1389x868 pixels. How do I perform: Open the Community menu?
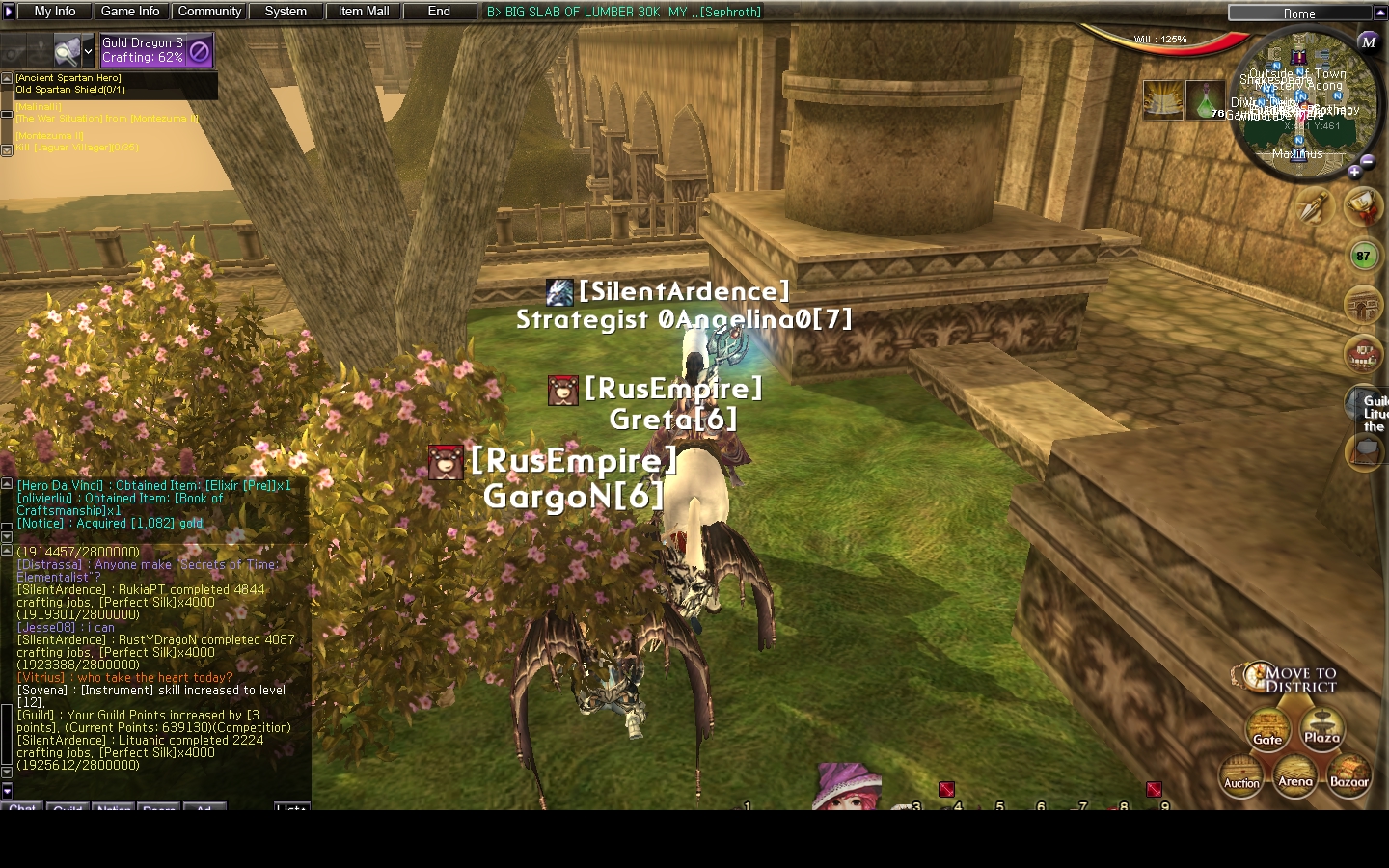(209, 12)
